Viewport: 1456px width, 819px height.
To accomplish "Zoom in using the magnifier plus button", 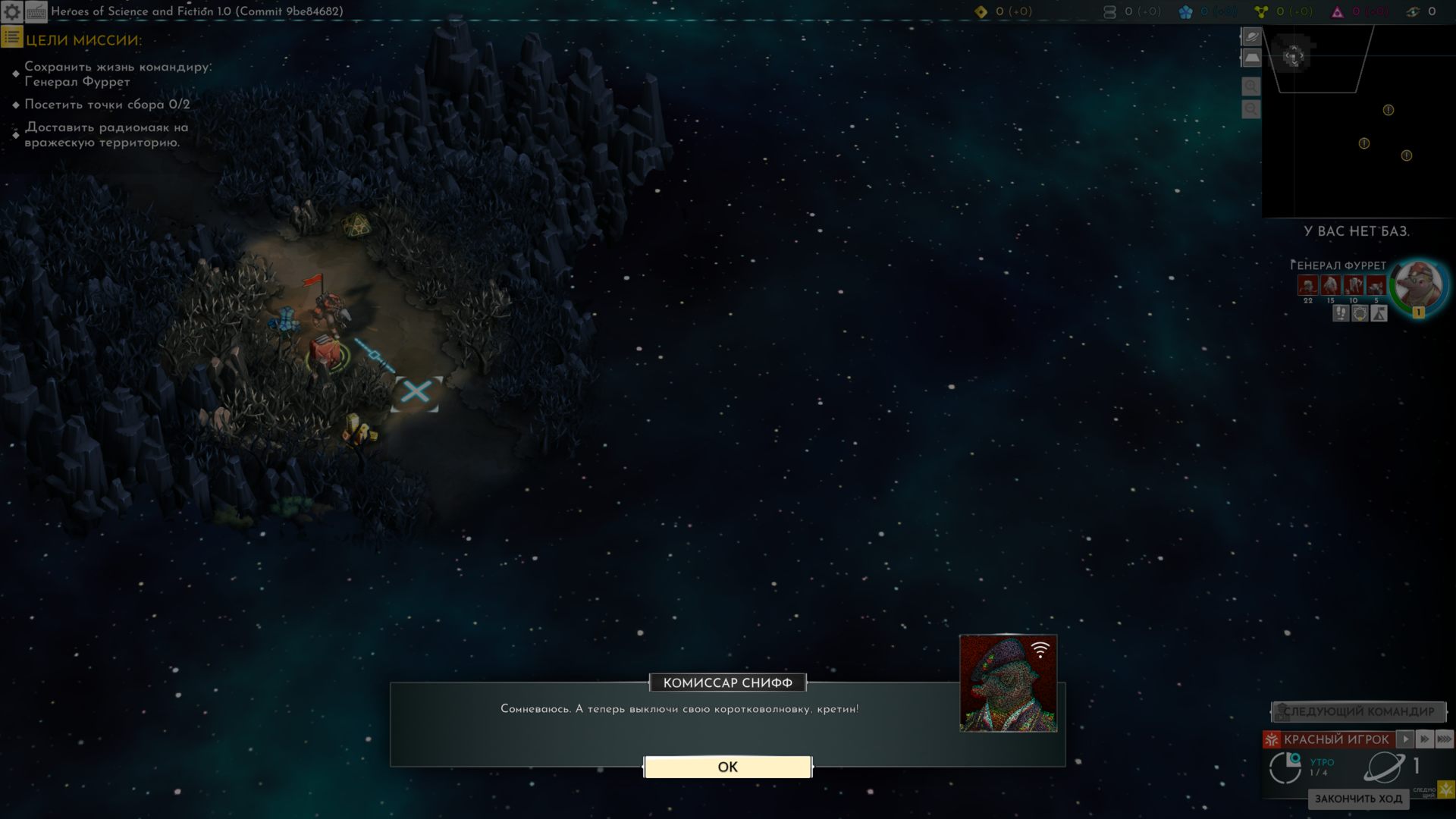I will [x=1251, y=86].
